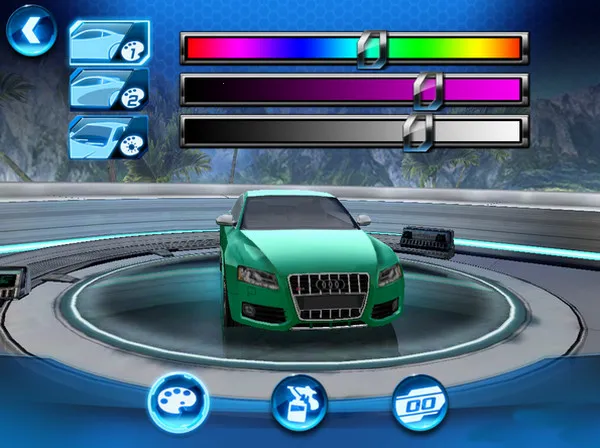Click the rainbow hue slider
The width and height of the screenshot is (600, 448).
tap(354, 48)
